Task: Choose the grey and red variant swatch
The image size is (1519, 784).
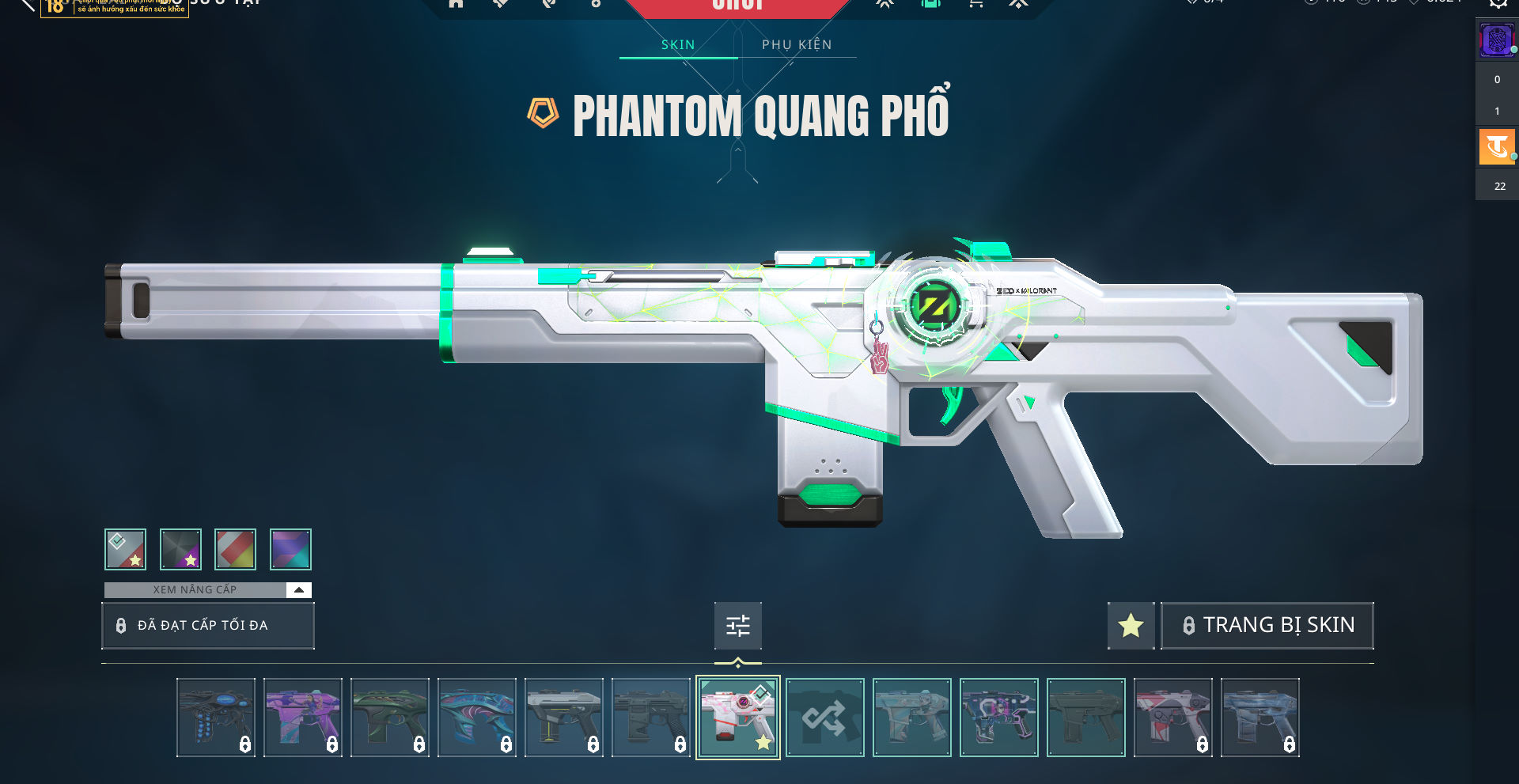Action: (126, 549)
